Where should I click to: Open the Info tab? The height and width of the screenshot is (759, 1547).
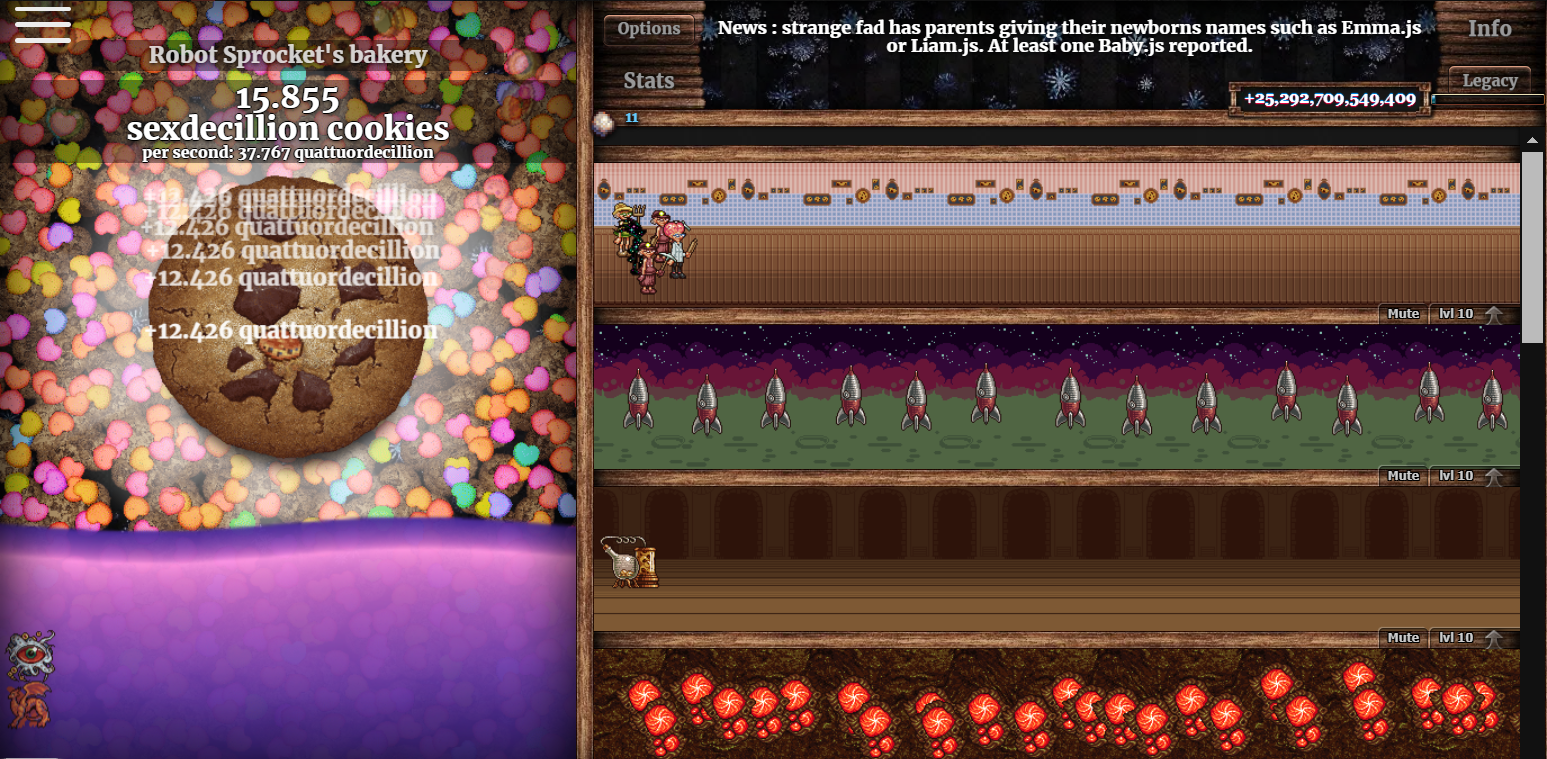click(x=1489, y=29)
